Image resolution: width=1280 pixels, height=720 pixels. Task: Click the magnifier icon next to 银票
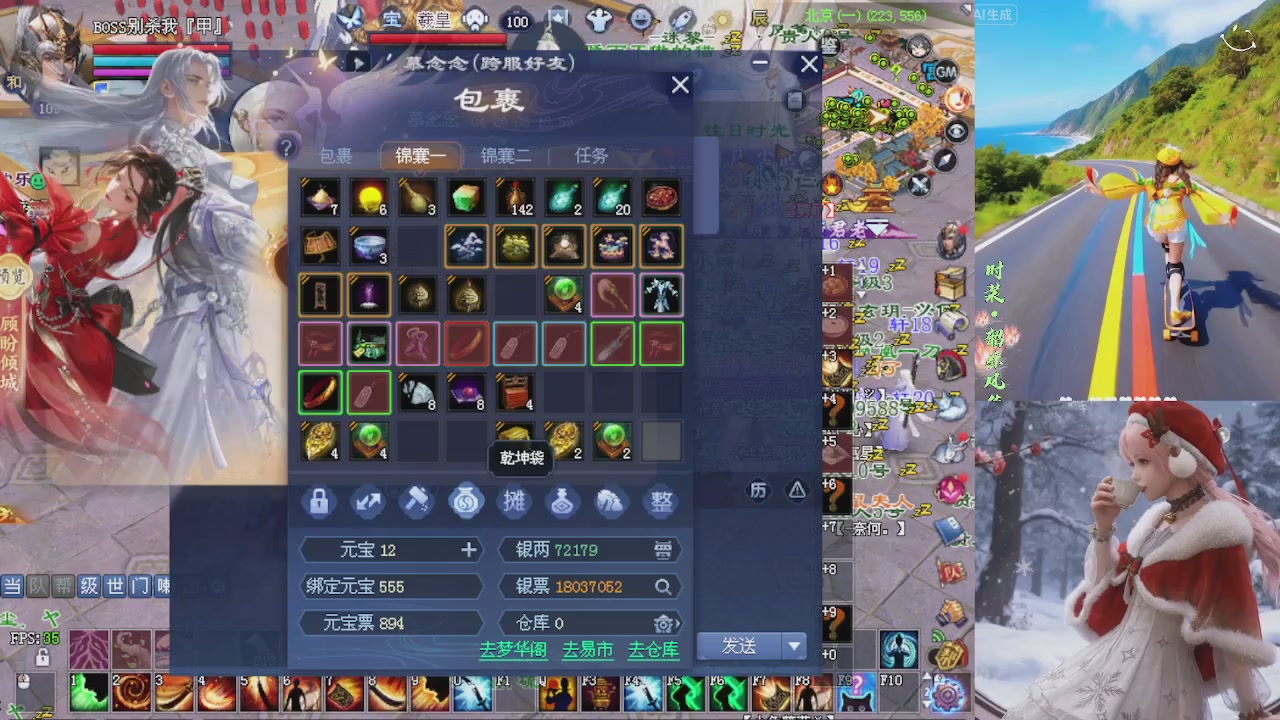tap(663, 586)
